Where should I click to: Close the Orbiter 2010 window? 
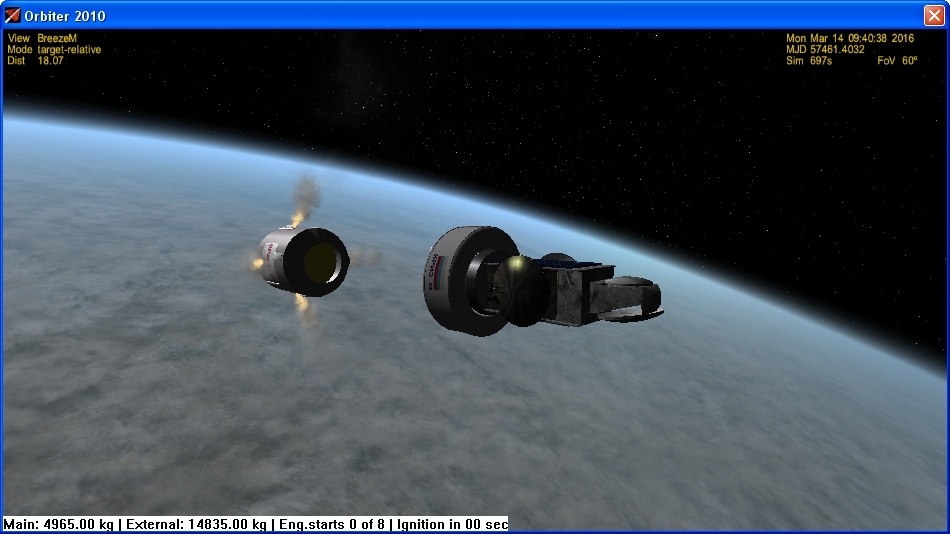pyautogui.click(x=934, y=15)
